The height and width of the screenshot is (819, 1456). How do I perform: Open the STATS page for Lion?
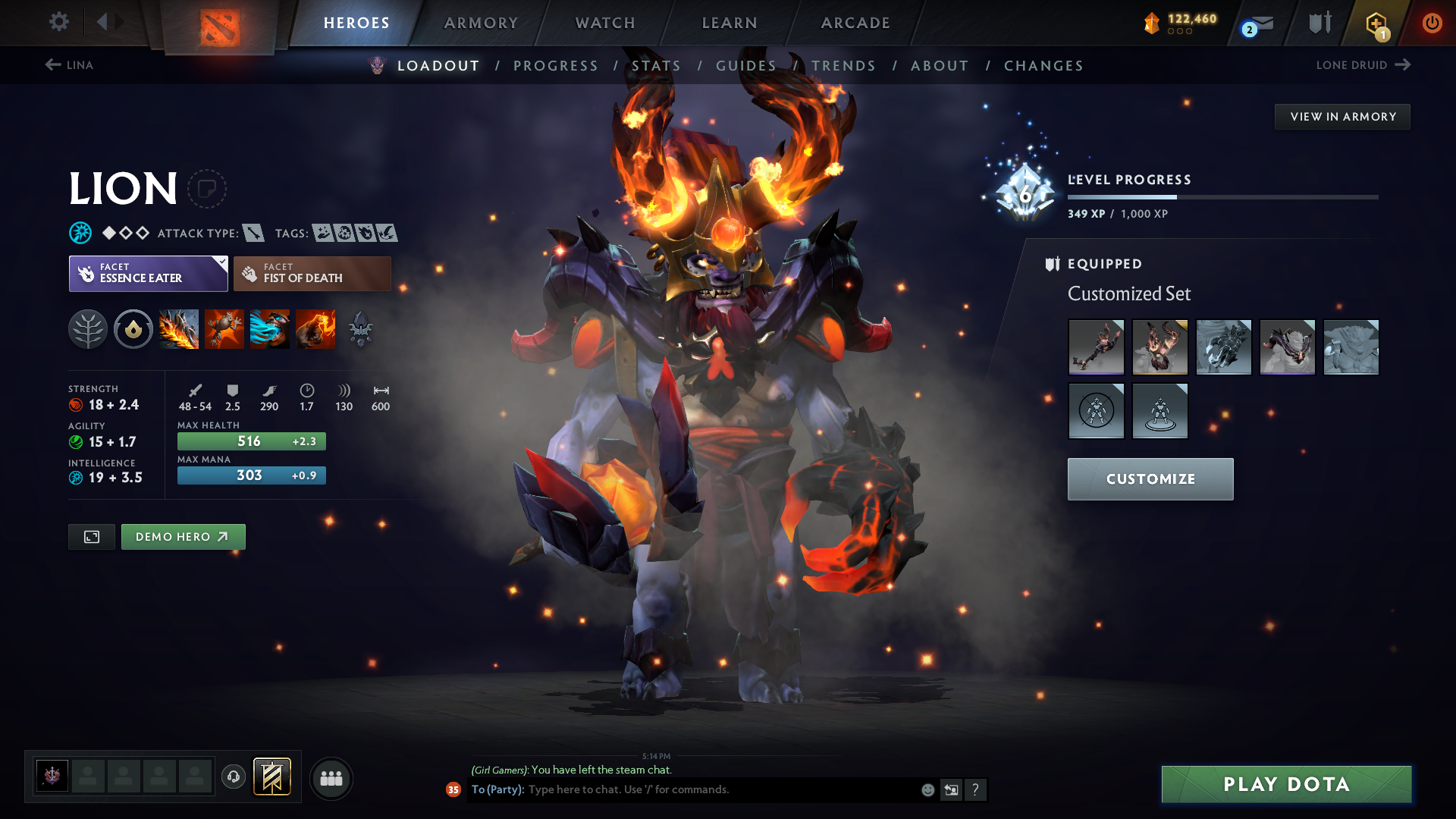click(x=657, y=65)
